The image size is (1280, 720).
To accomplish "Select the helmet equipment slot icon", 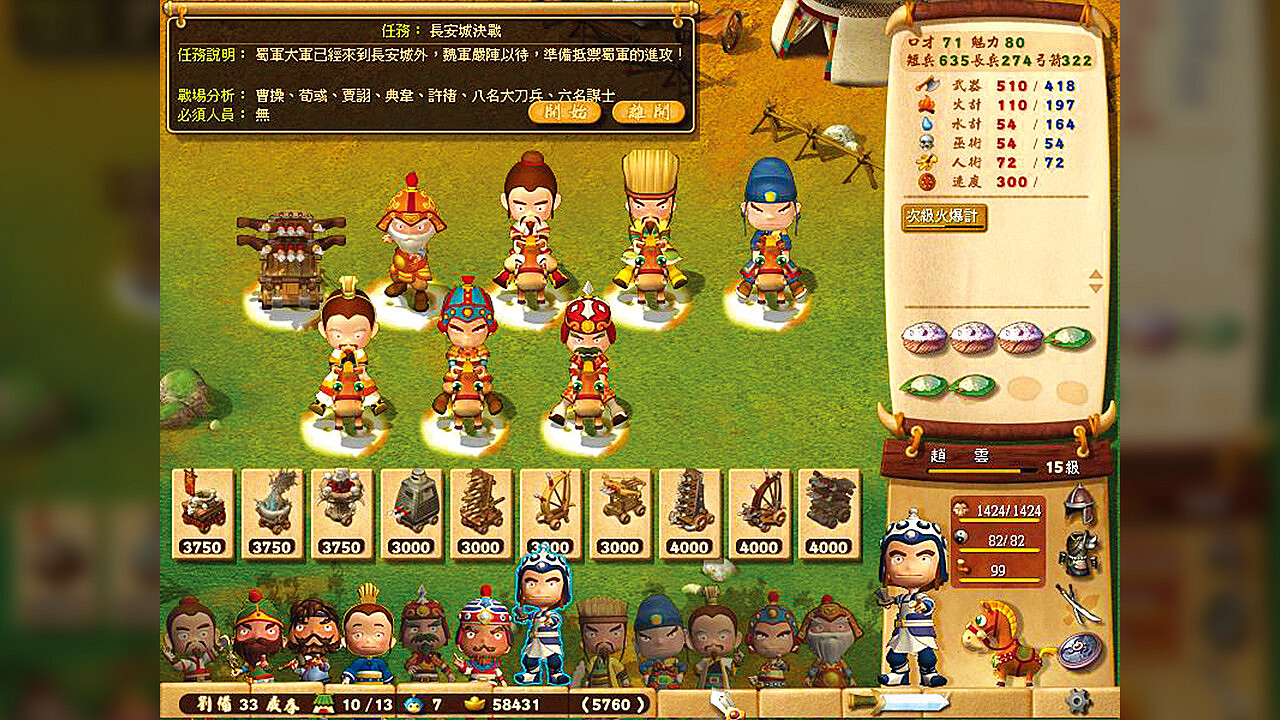I will point(1079,502).
